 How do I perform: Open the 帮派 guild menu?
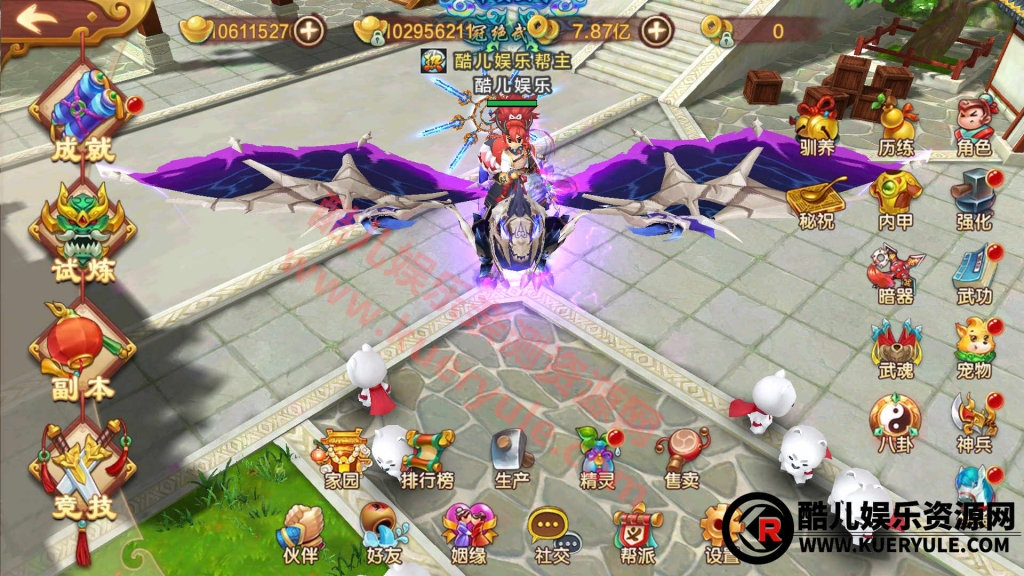635,532
